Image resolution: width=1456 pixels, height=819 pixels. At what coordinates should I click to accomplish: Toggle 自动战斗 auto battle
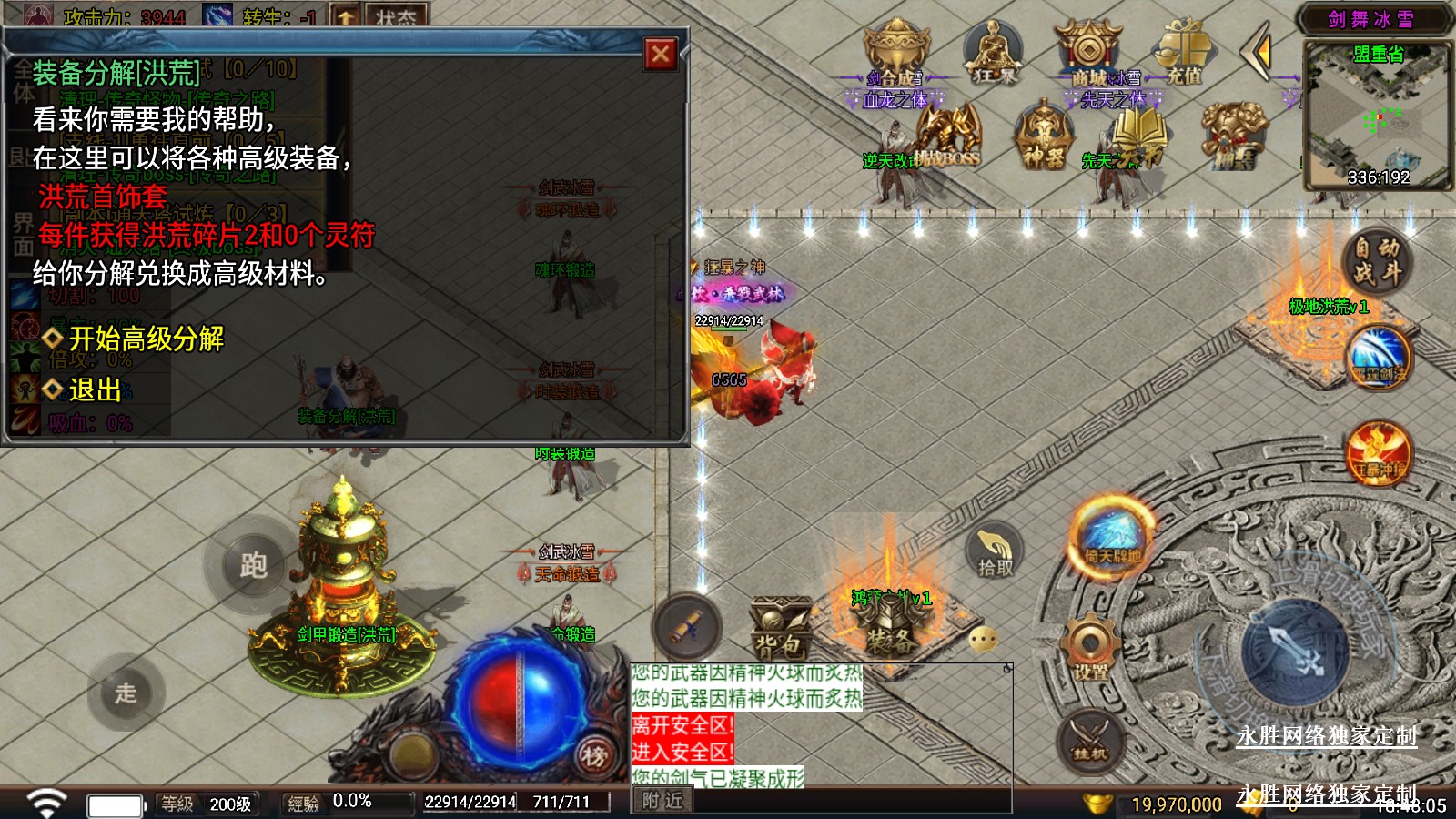pyautogui.click(x=1376, y=260)
